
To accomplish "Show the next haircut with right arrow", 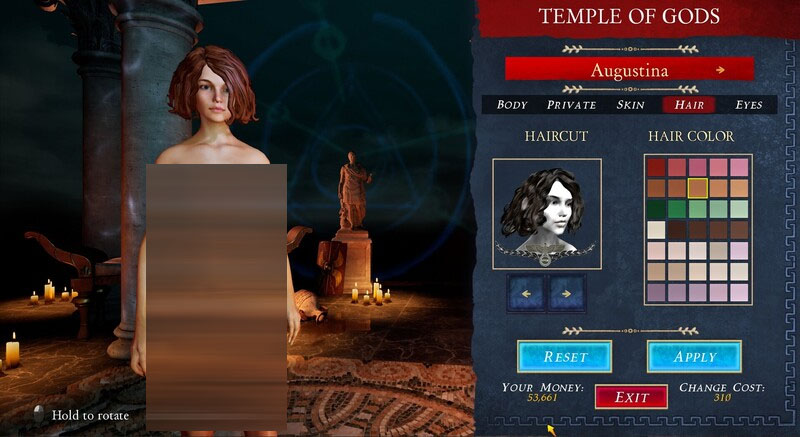I will point(566,294).
